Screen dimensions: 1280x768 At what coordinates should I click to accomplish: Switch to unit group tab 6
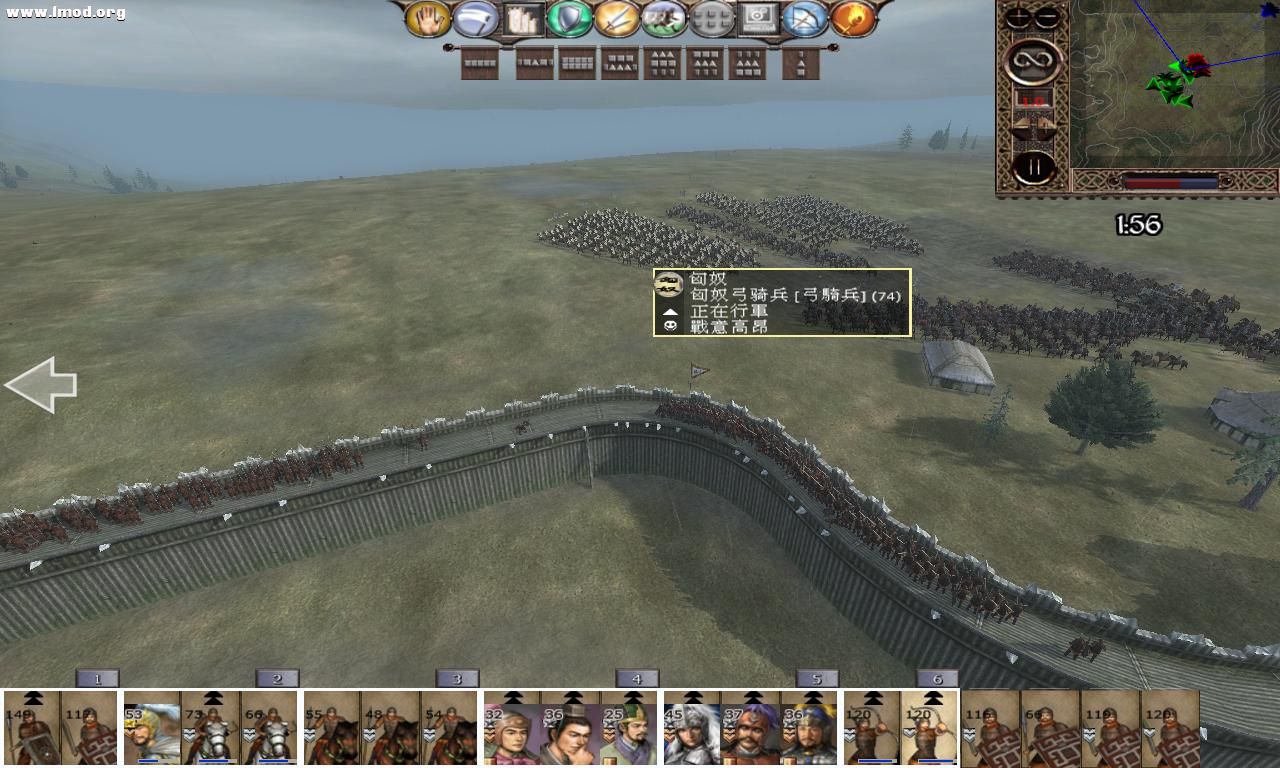937,677
